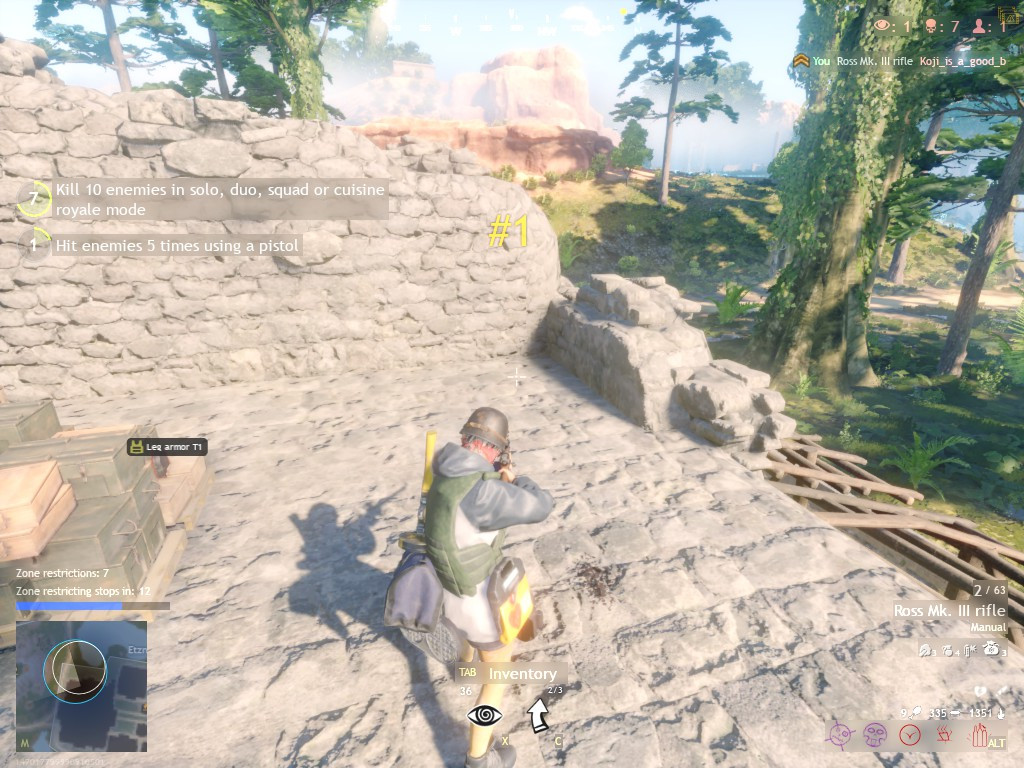The height and width of the screenshot is (768, 1024).
Task: Activate the spiral eye ability
Action: 485,715
